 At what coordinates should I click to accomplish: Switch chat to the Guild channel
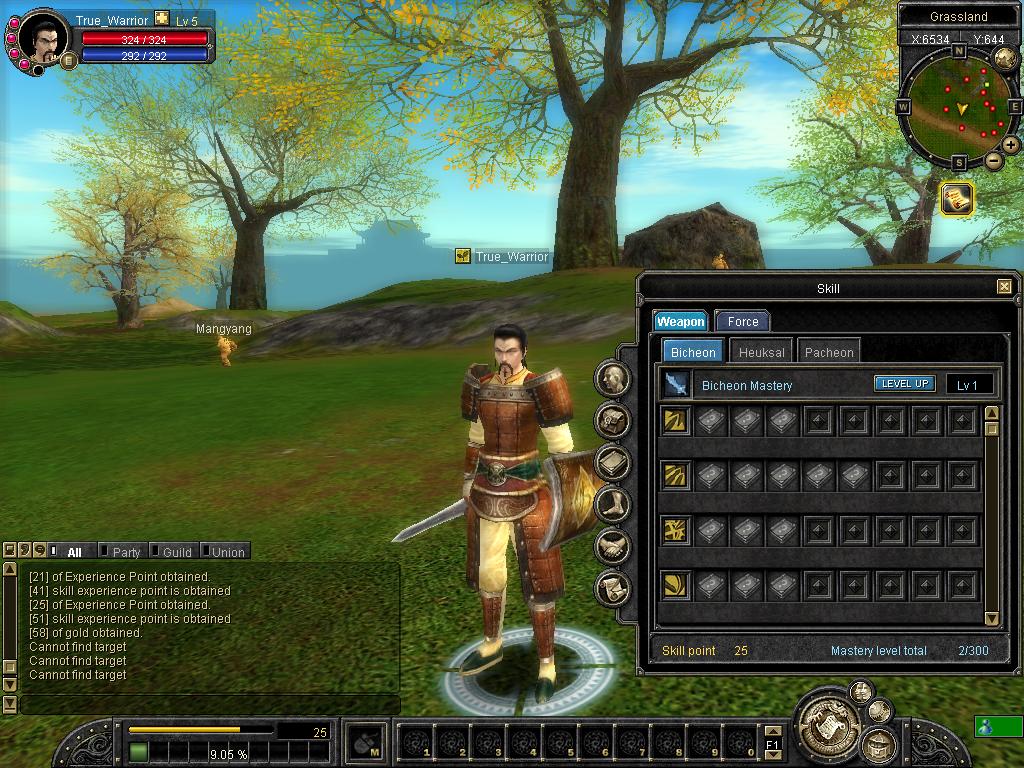177,552
